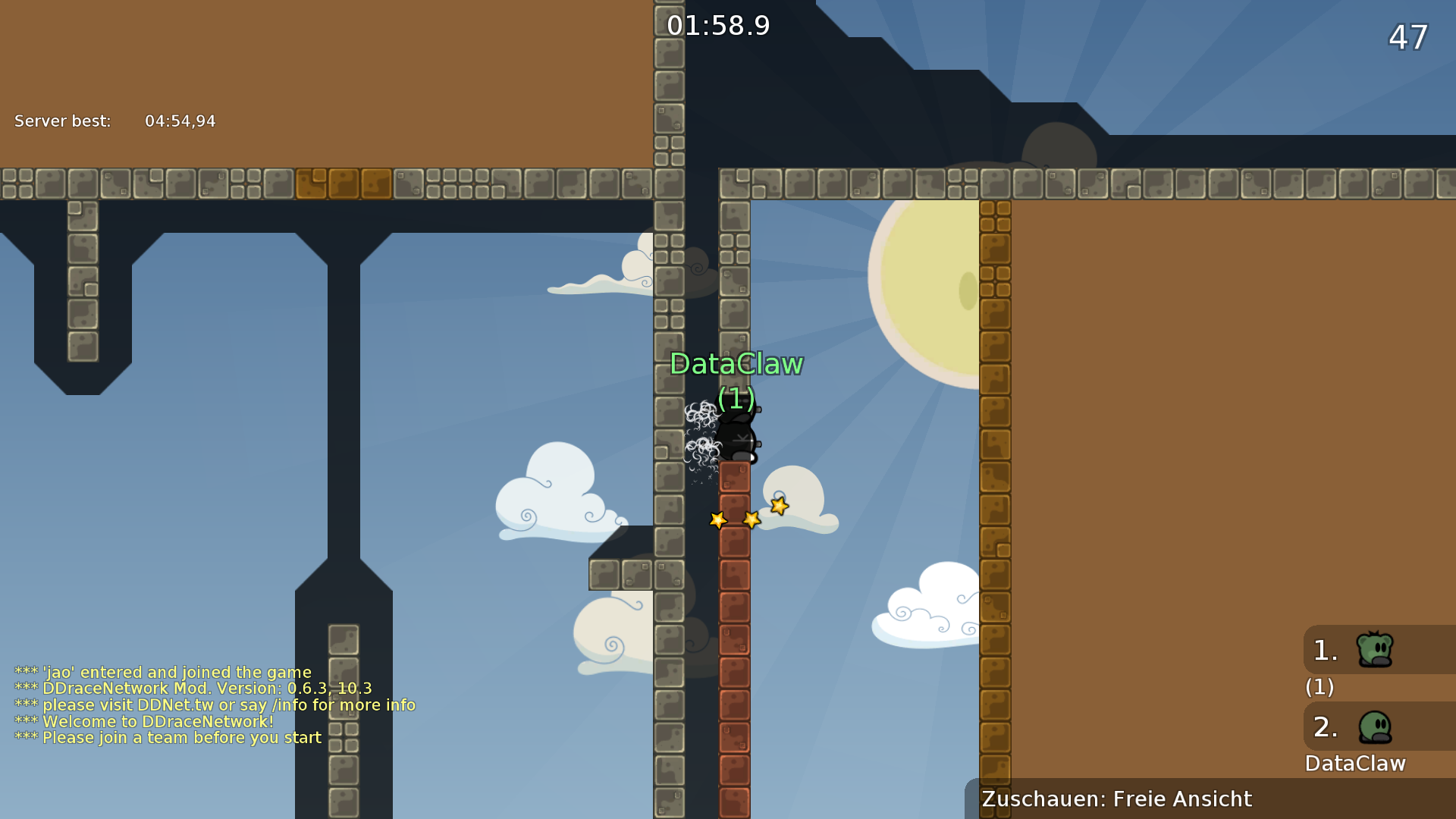1456x819 pixels.
Task: Click the Server best time entry
Action: coord(114,121)
